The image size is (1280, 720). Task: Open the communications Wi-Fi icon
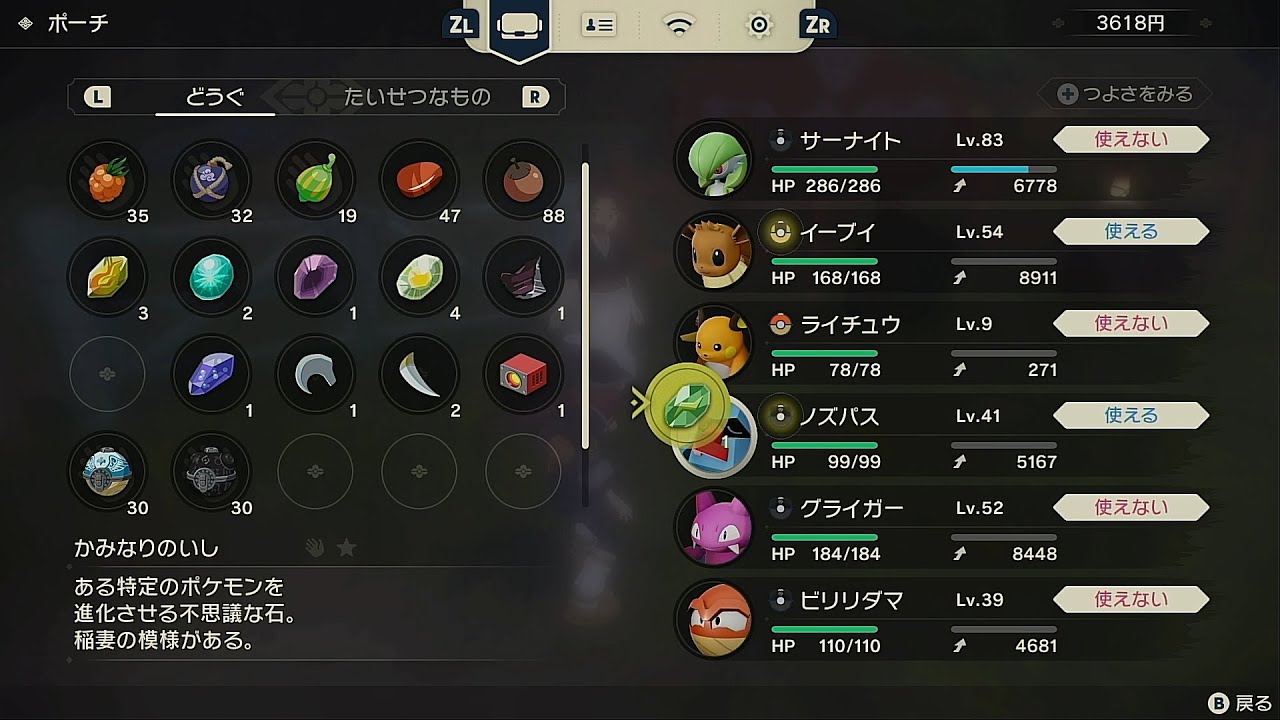click(x=680, y=25)
